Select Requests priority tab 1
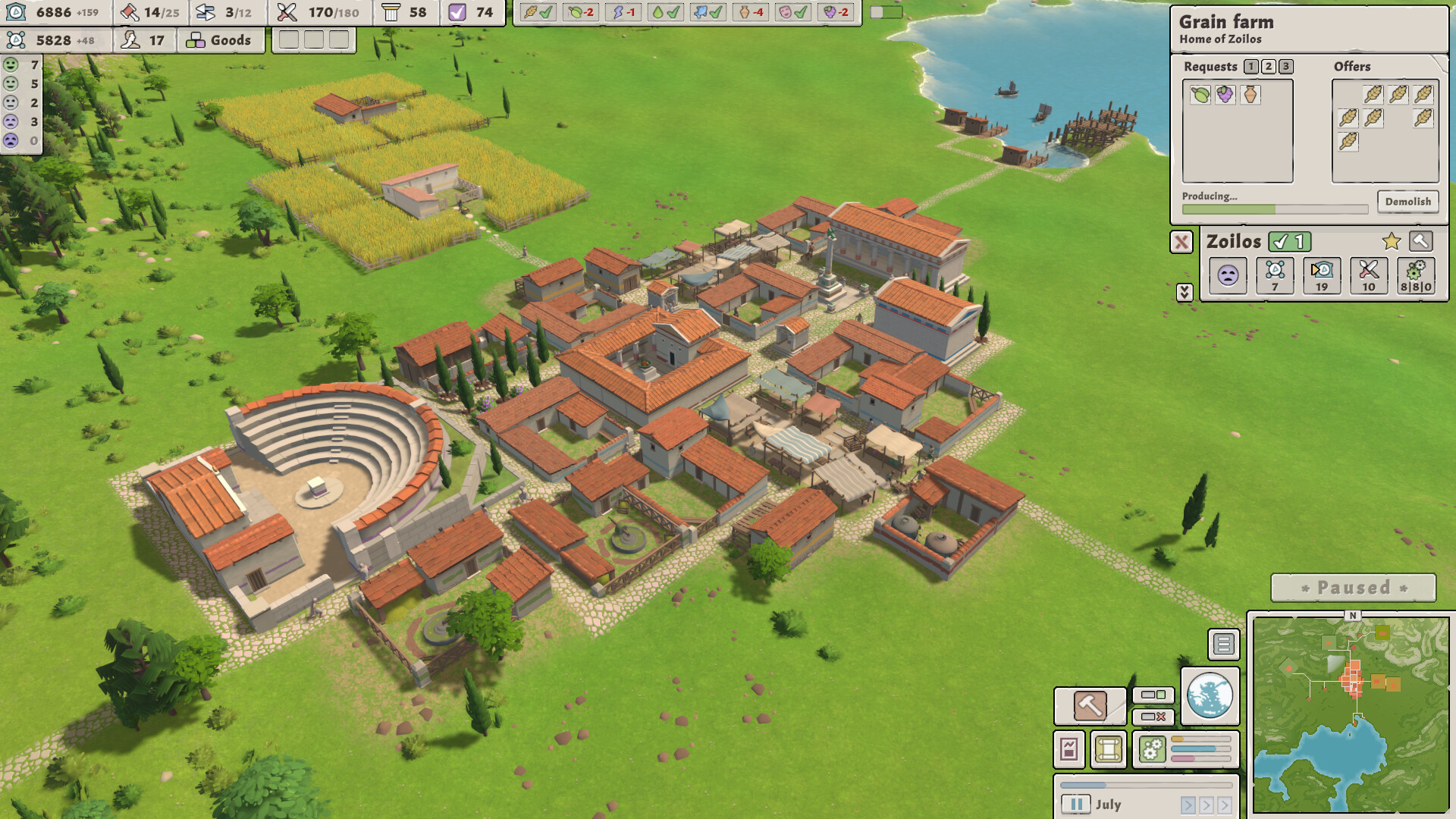The width and height of the screenshot is (1456, 819). 1251,67
